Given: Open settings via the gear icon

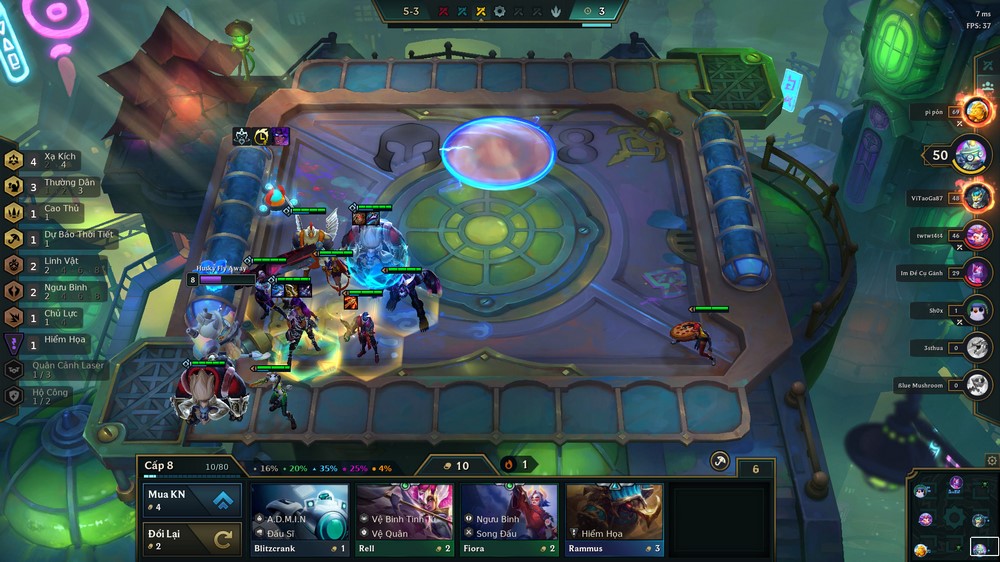Looking at the screenshot, I should 991,461.
